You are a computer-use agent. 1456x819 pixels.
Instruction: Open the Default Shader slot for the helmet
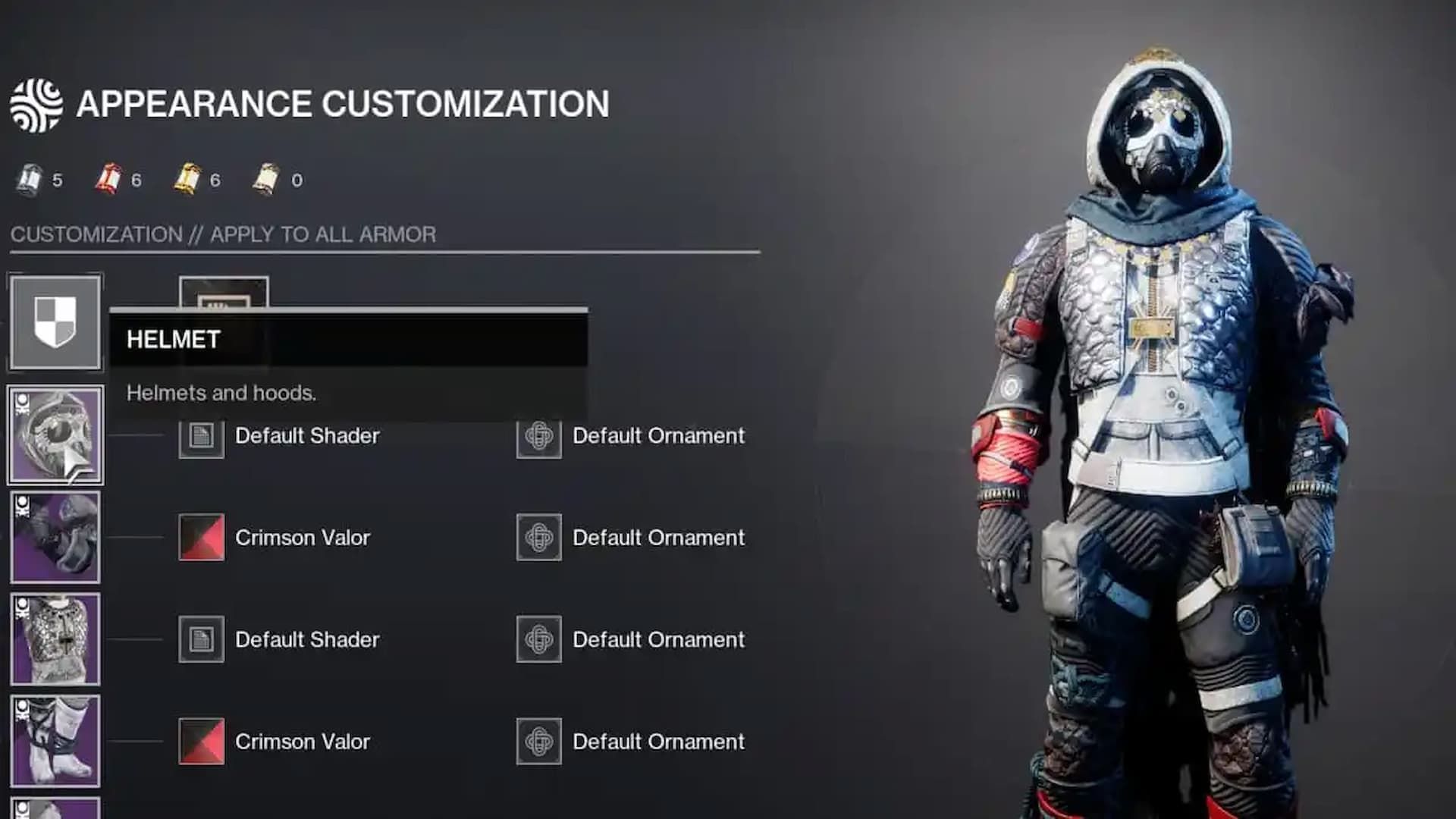[201, 437]
